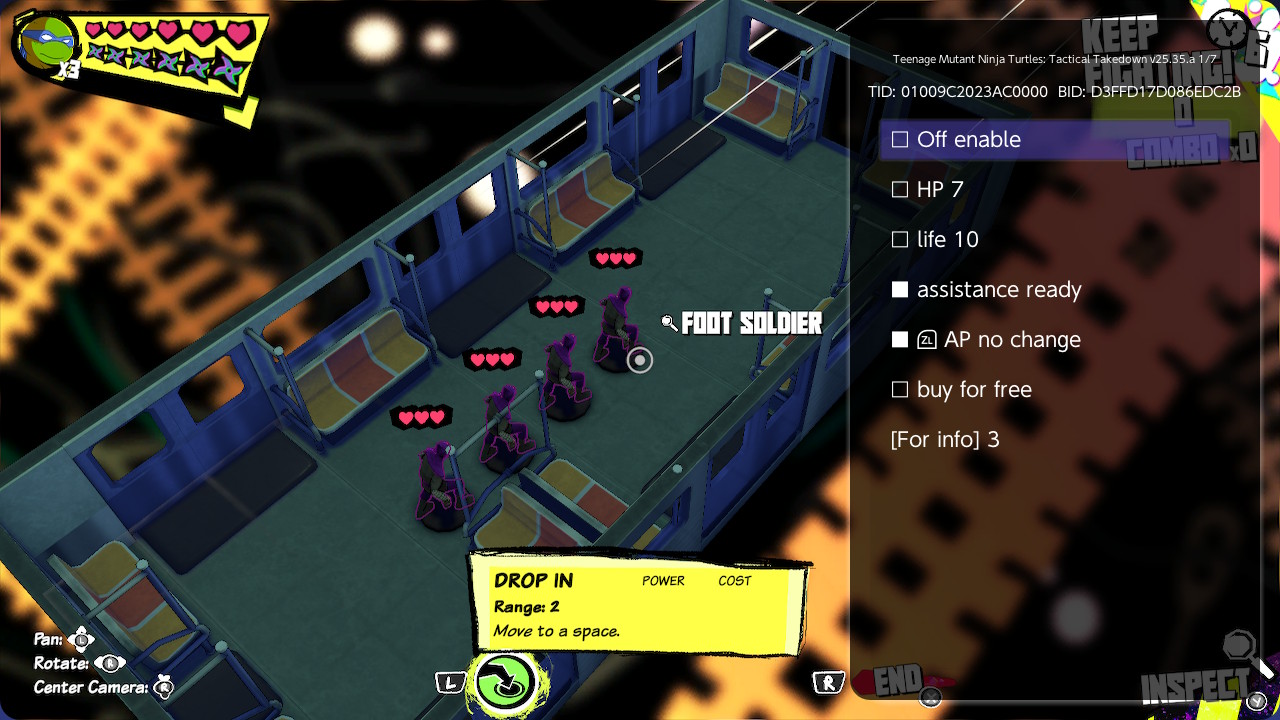1280x720 pixels.
Task: Disable the 'assistance ready' cheat
Action: tap(900, 290)
